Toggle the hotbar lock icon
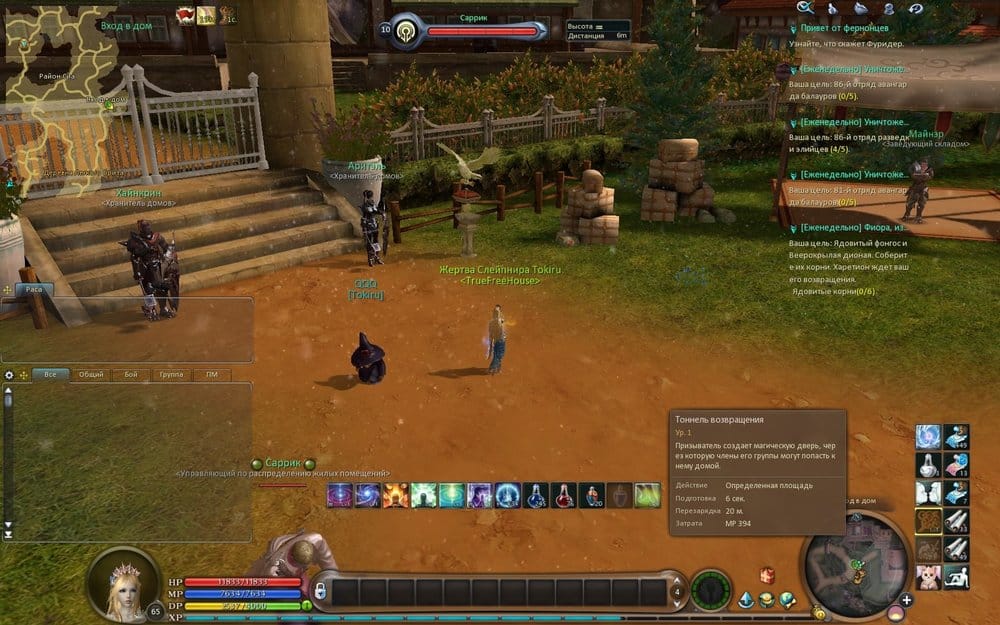The height and width of the screenshot is (625, 1000). point(322,590)
